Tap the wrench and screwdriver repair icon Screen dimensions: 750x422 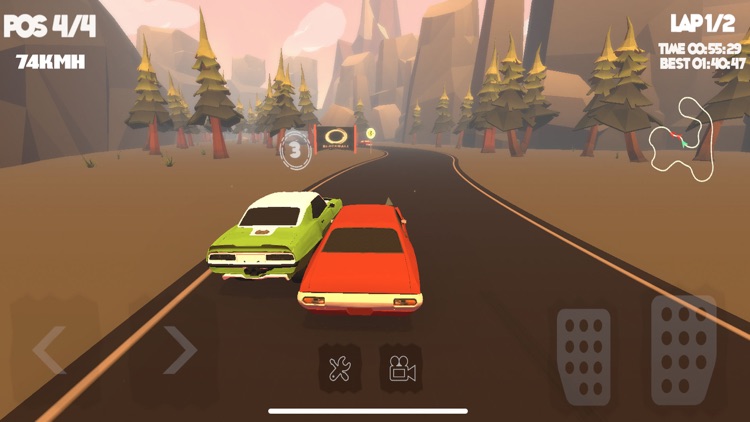coord(338,369)
